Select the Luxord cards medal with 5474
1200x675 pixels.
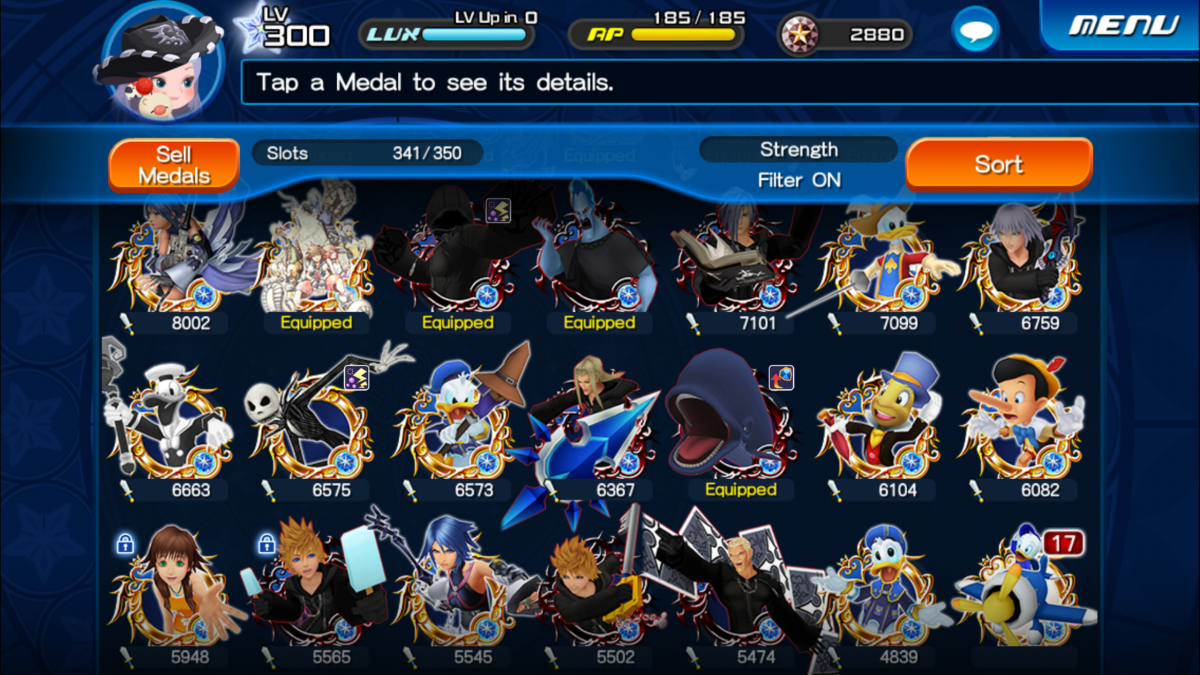(x=738, y=592)
